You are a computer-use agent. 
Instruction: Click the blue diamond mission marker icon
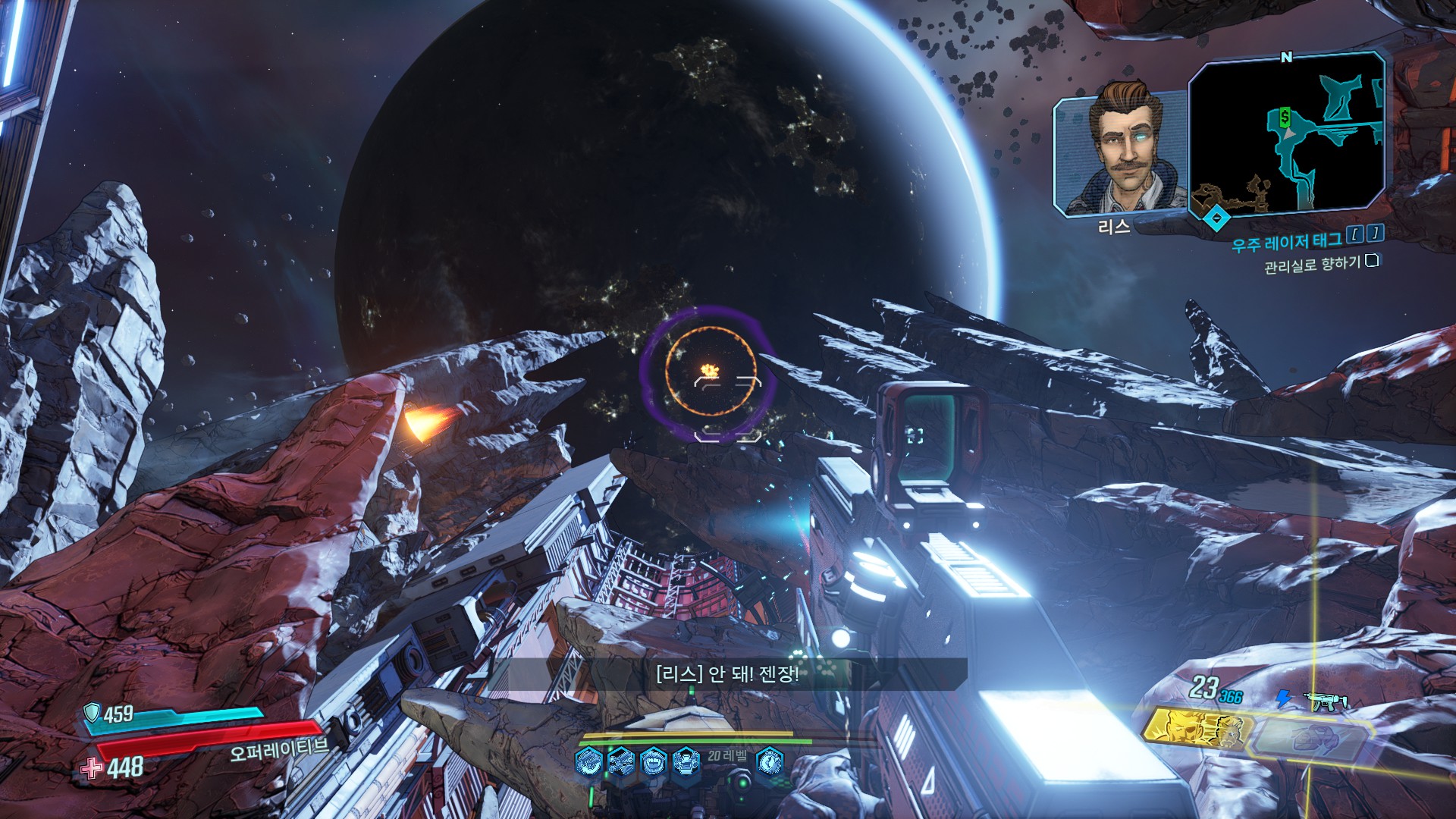tap(1217, 218)
